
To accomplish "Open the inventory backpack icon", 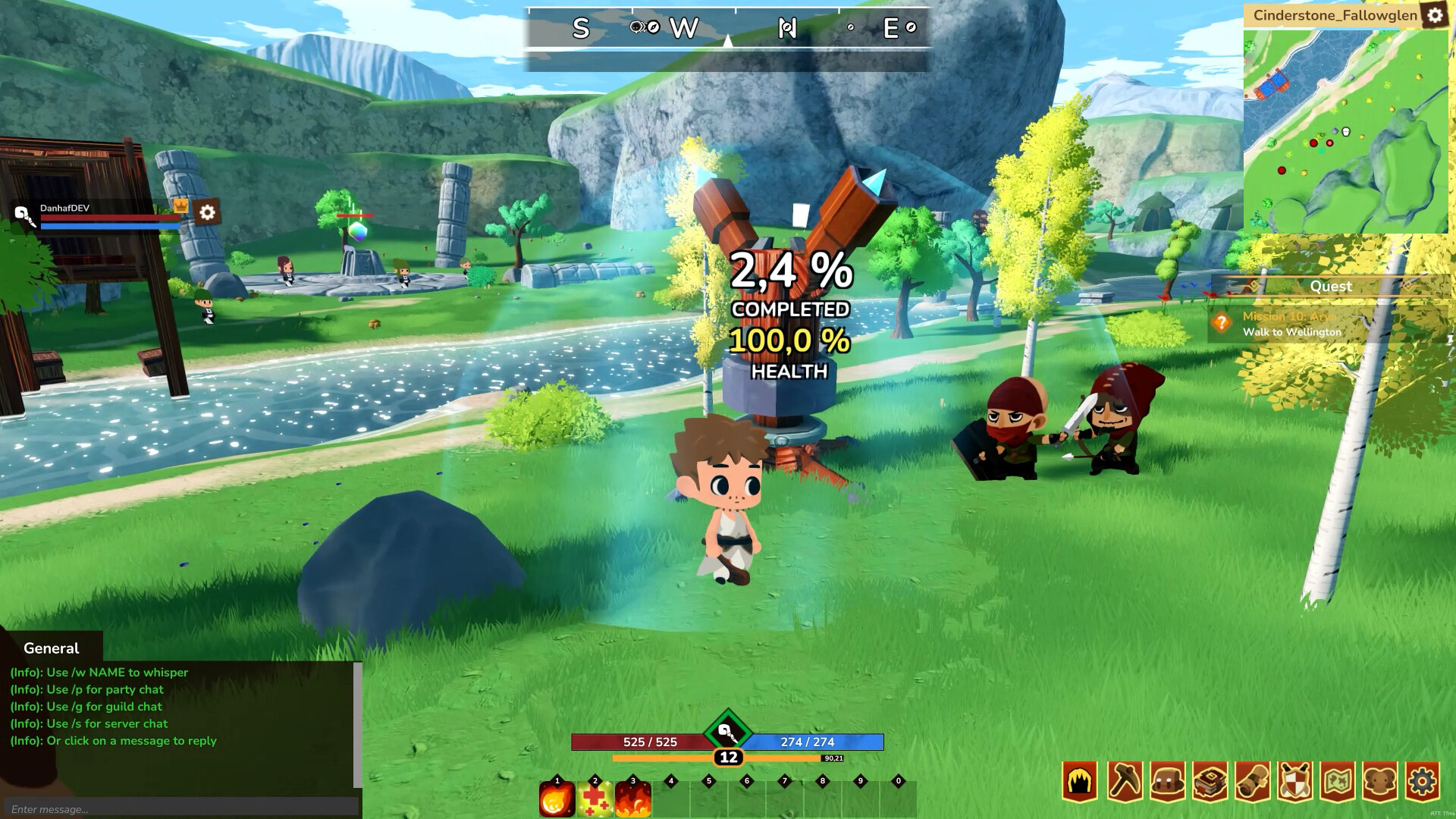I will (1167, 780).
